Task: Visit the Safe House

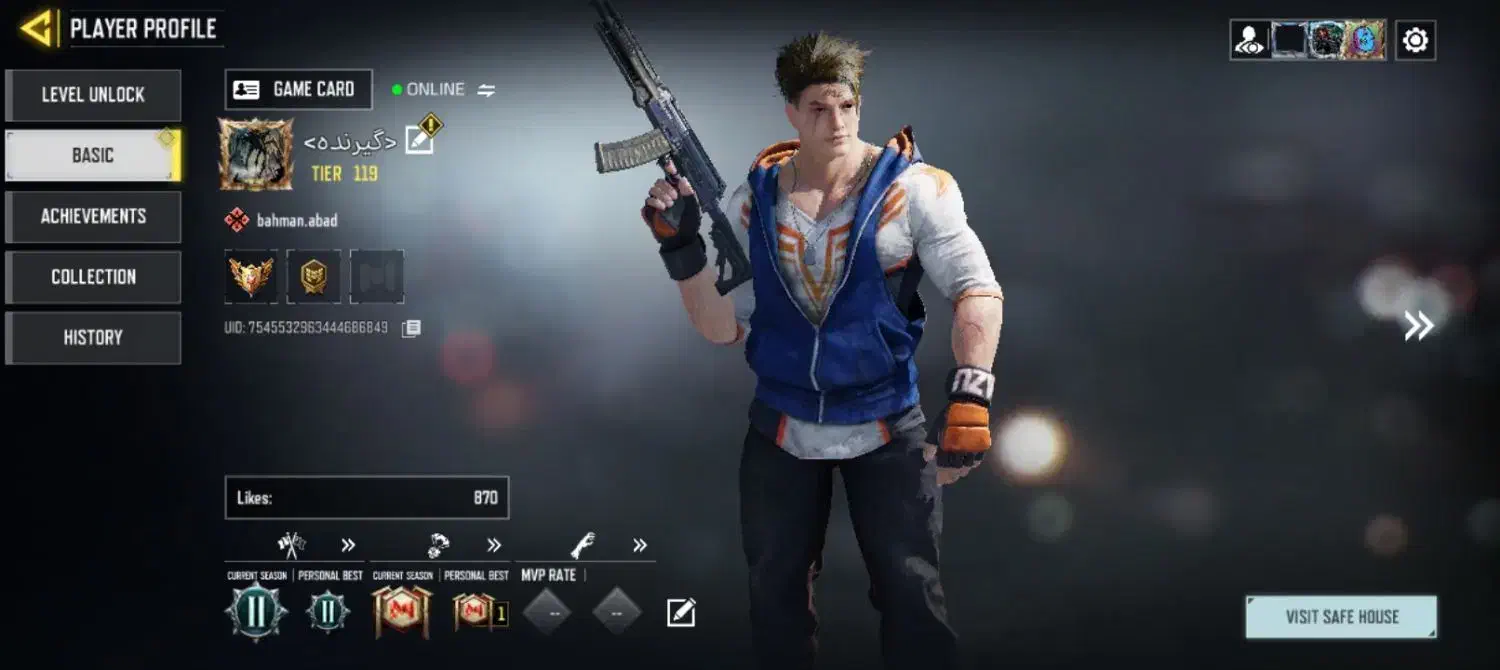Action: pyautogui.click(x=1341, y=617)
